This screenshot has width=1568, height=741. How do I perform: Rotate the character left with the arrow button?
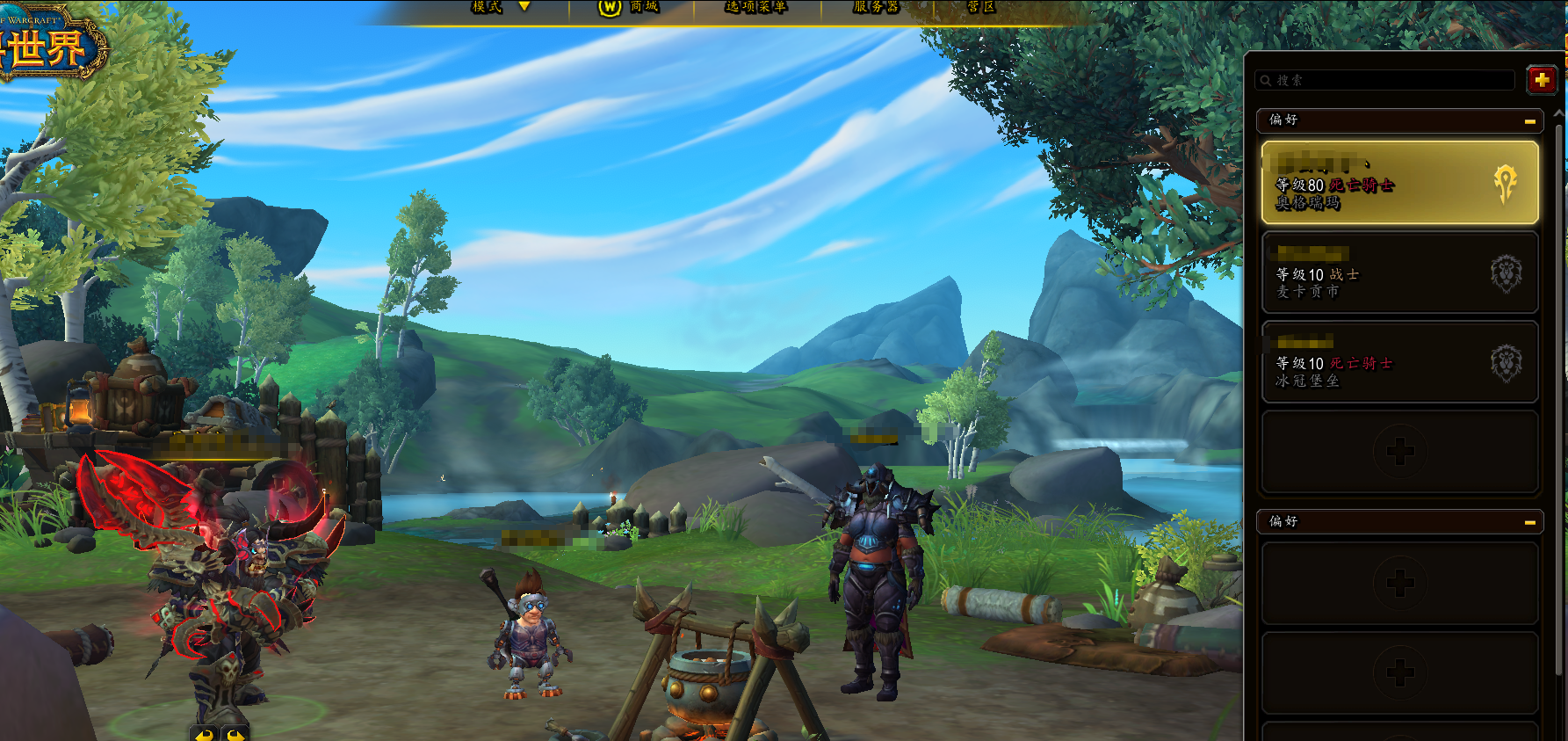coord(205,734)
